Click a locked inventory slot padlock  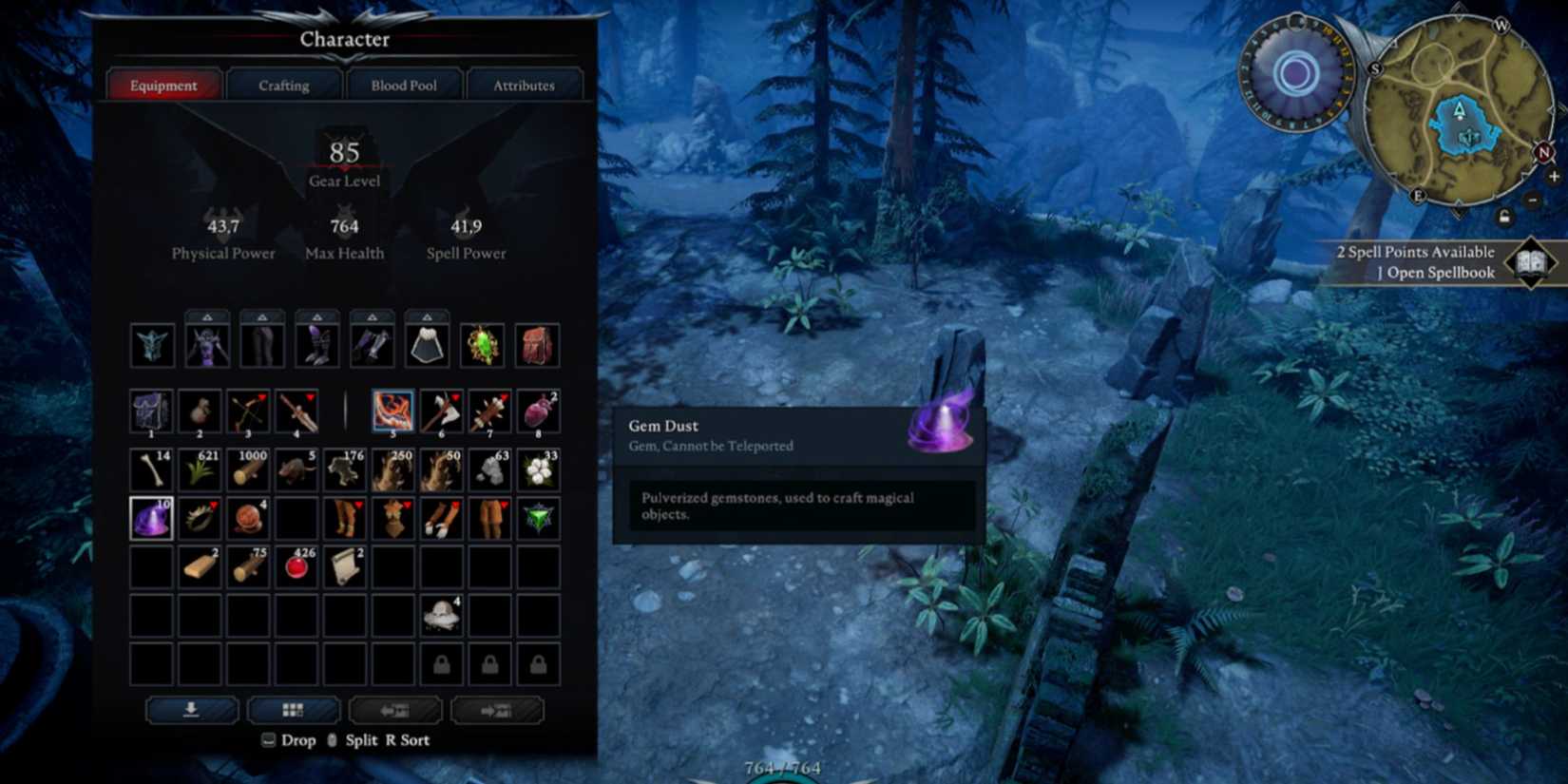(441, 665)
